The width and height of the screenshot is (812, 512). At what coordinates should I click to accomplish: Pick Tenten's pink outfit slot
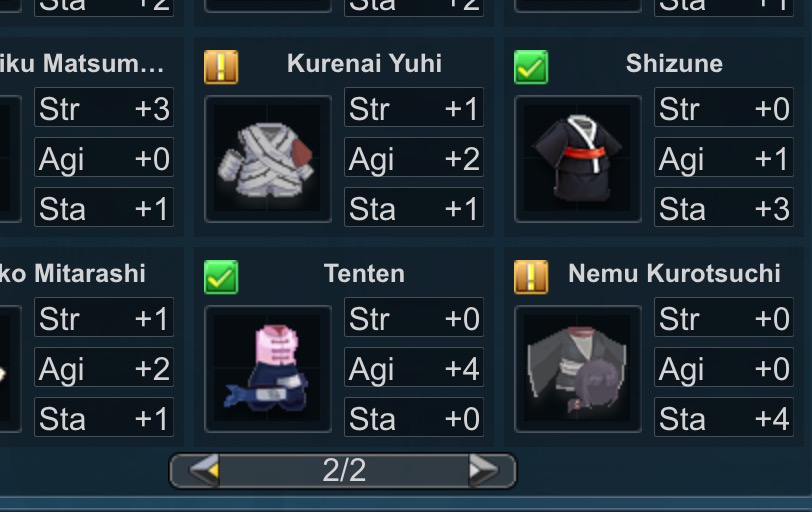point(267,369)
